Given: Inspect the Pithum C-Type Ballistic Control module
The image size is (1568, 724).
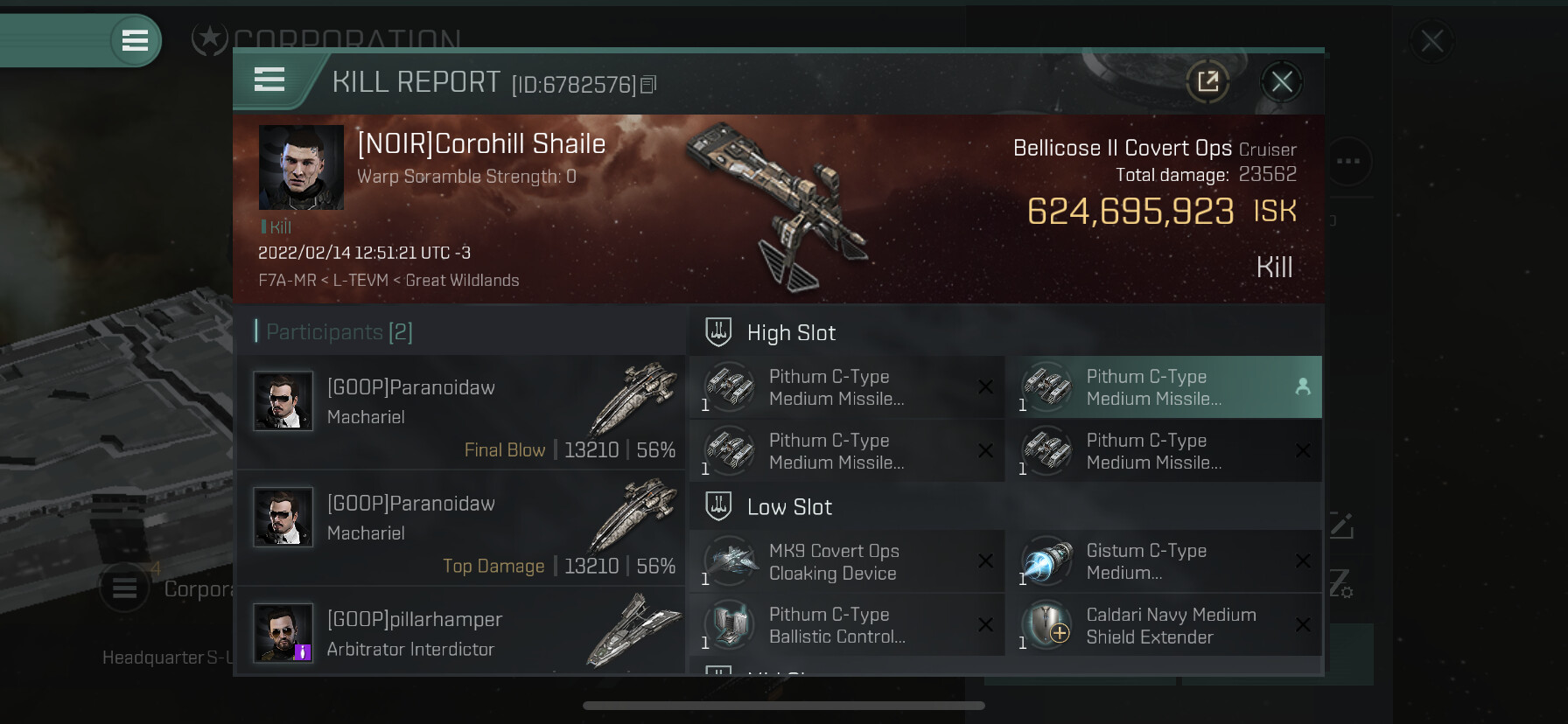Looking at the screenshot, I should coord(847,625).
